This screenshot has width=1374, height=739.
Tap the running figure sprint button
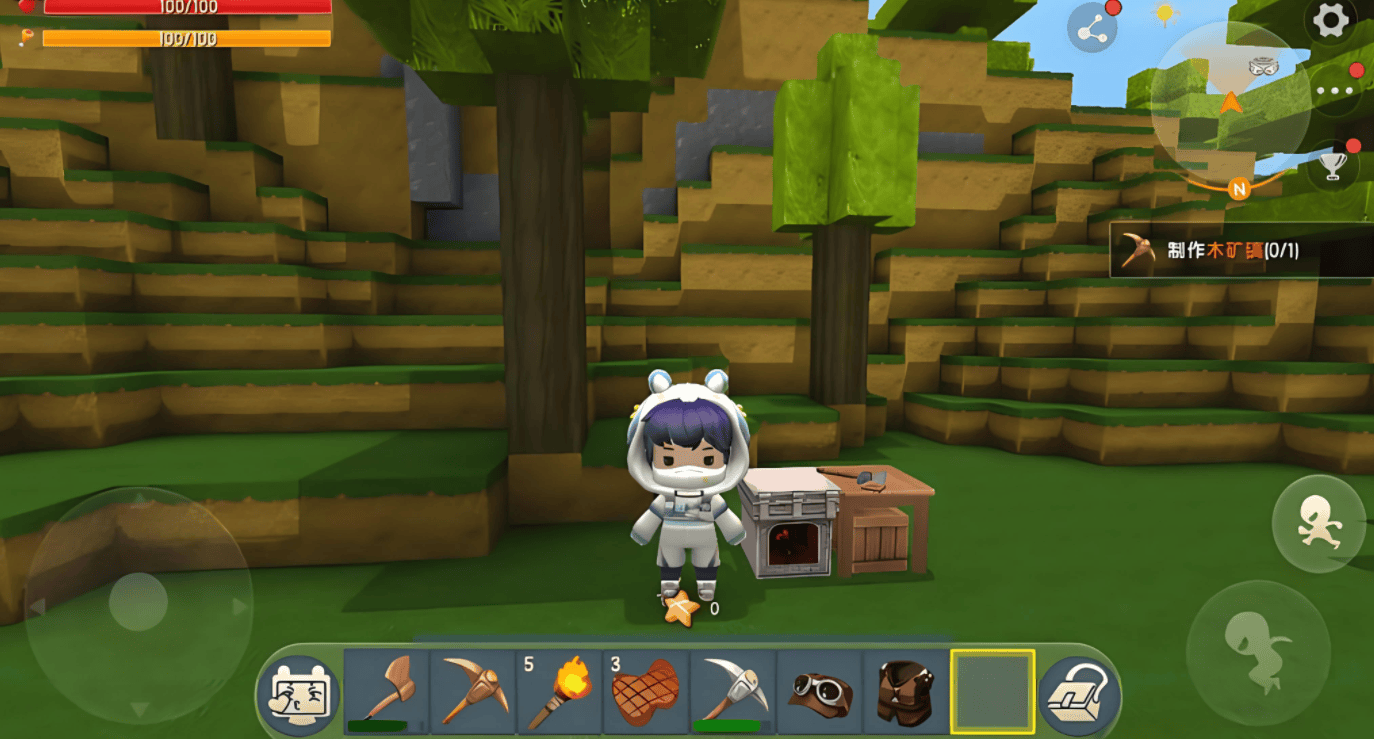1318,523
